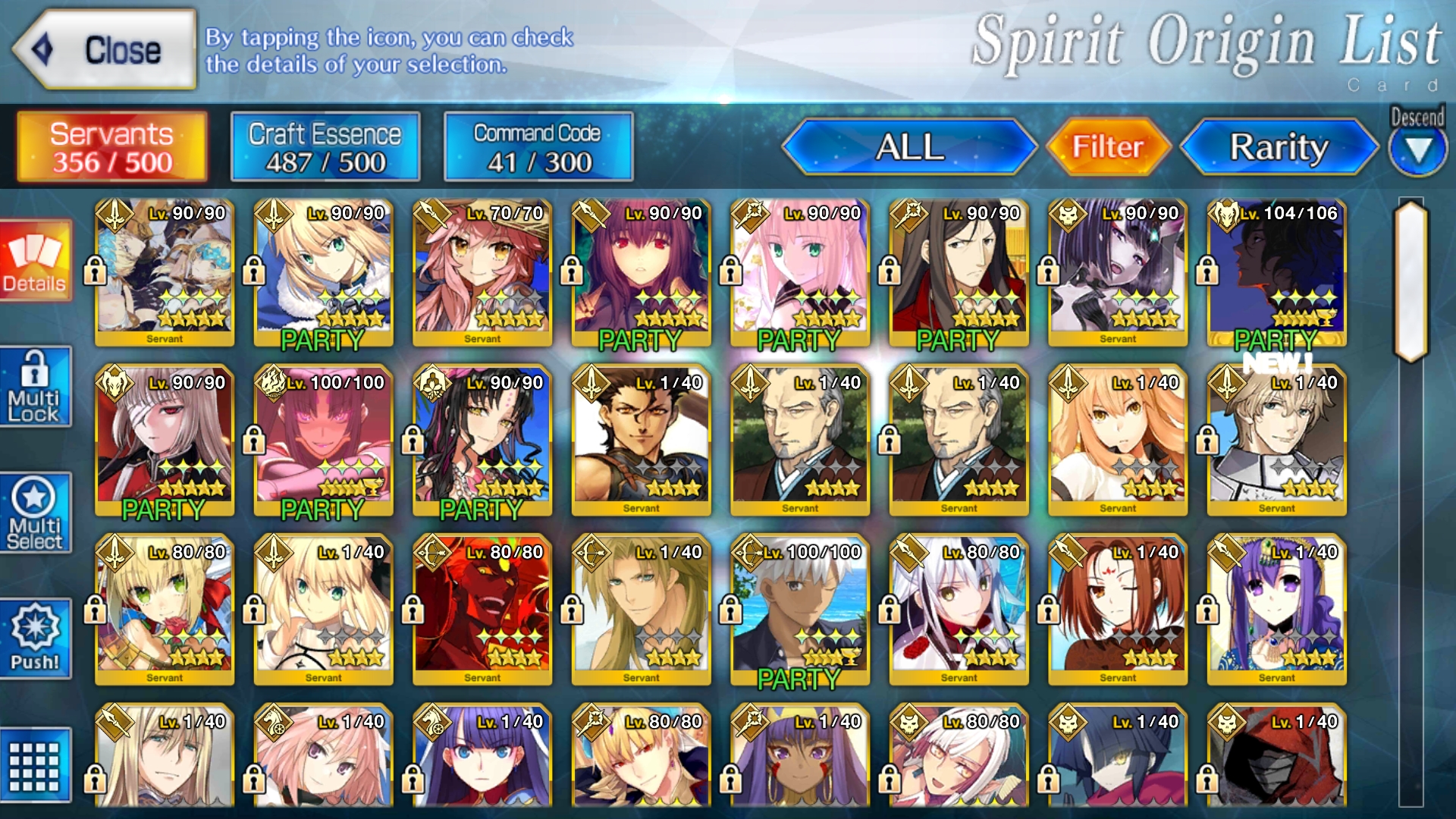Toggle the Descend sort order arrow
This screenshot has height=819, width=1456.
point(1417,149)
